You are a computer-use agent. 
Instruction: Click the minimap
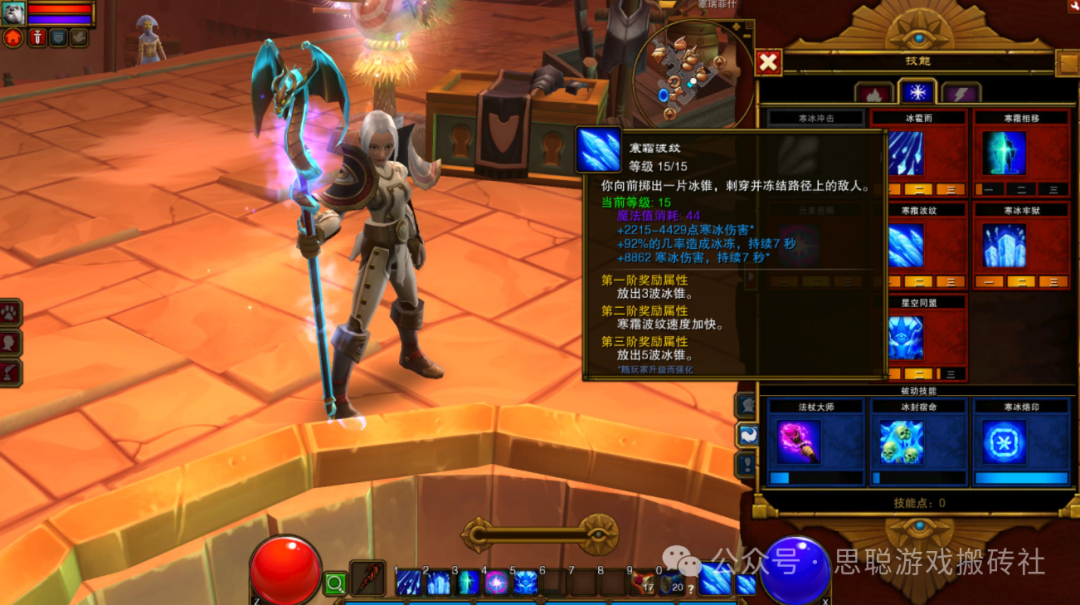(x=695, y=72)
